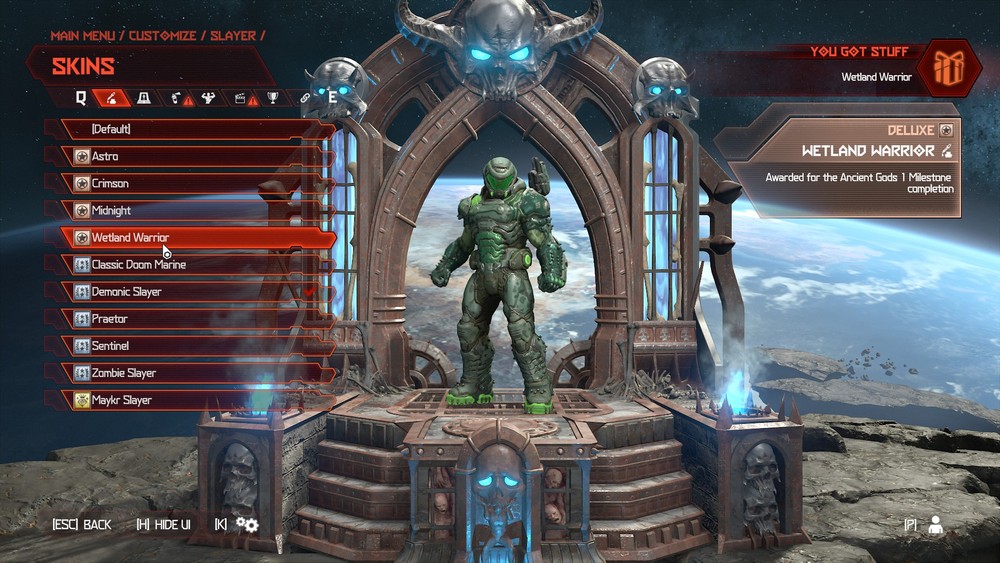Open settings via the gears icon

pyautogui.click(x=247, y=525)
